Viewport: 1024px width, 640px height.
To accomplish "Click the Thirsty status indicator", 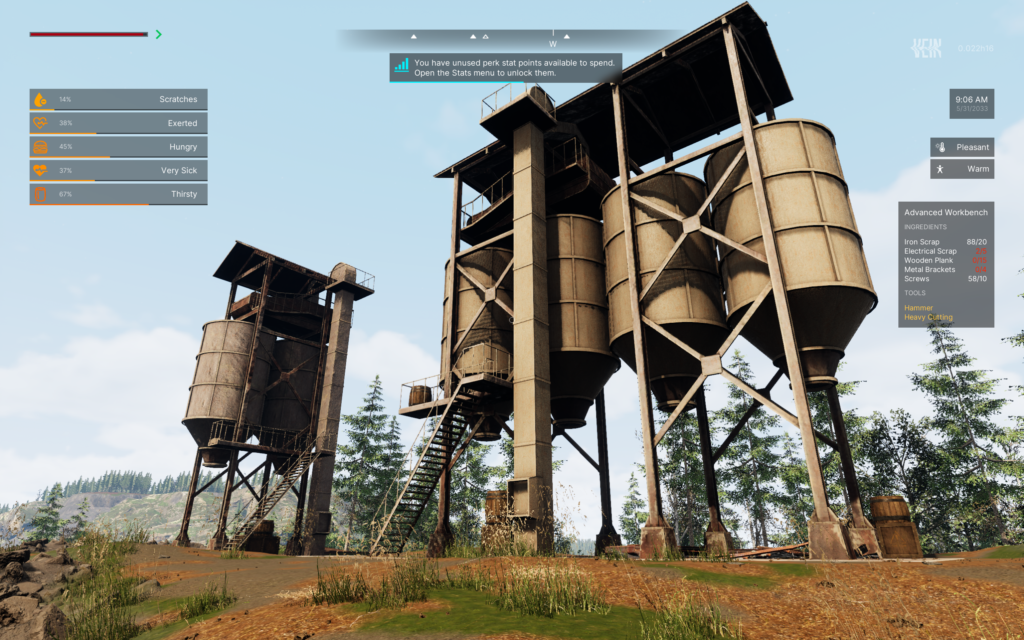I will [x=118, y=194].
